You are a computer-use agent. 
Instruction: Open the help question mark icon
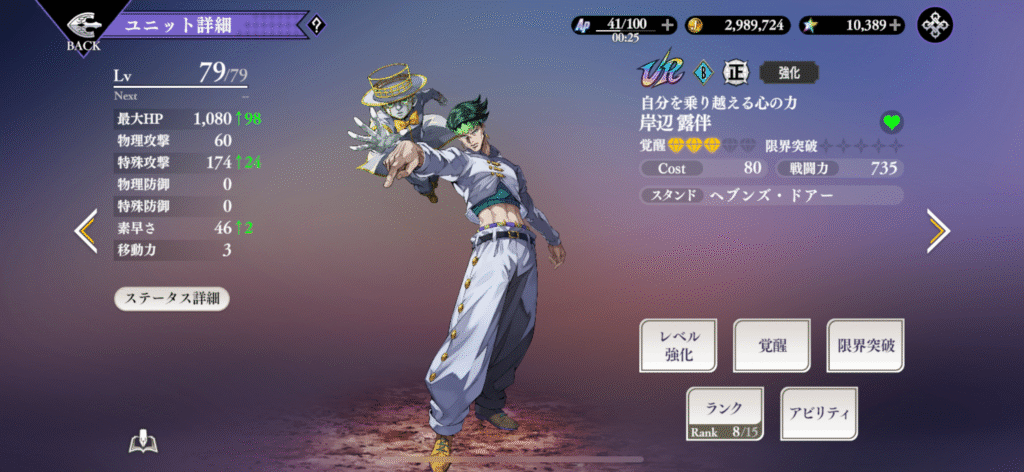tap(317, 25)
